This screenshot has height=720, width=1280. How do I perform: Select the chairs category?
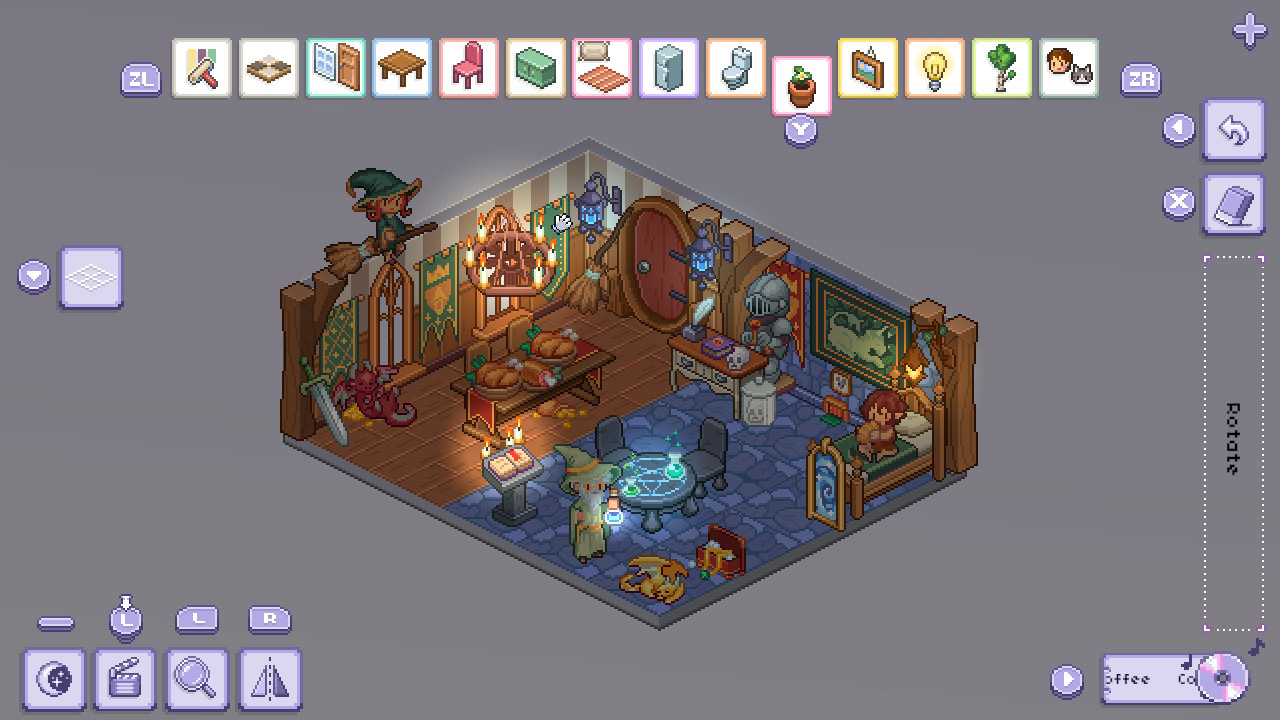468,68
